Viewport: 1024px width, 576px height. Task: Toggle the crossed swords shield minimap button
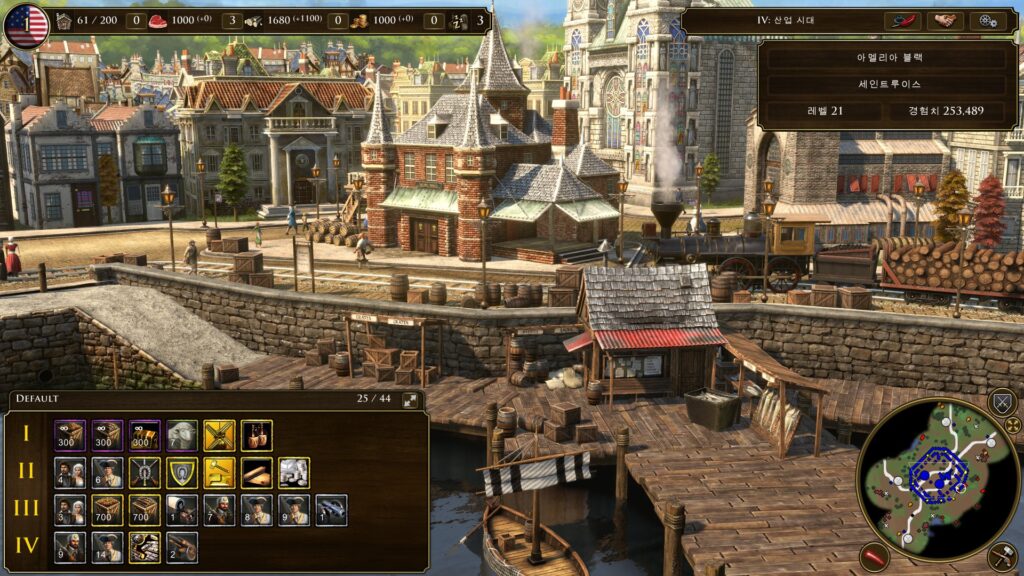[1001, 403]
